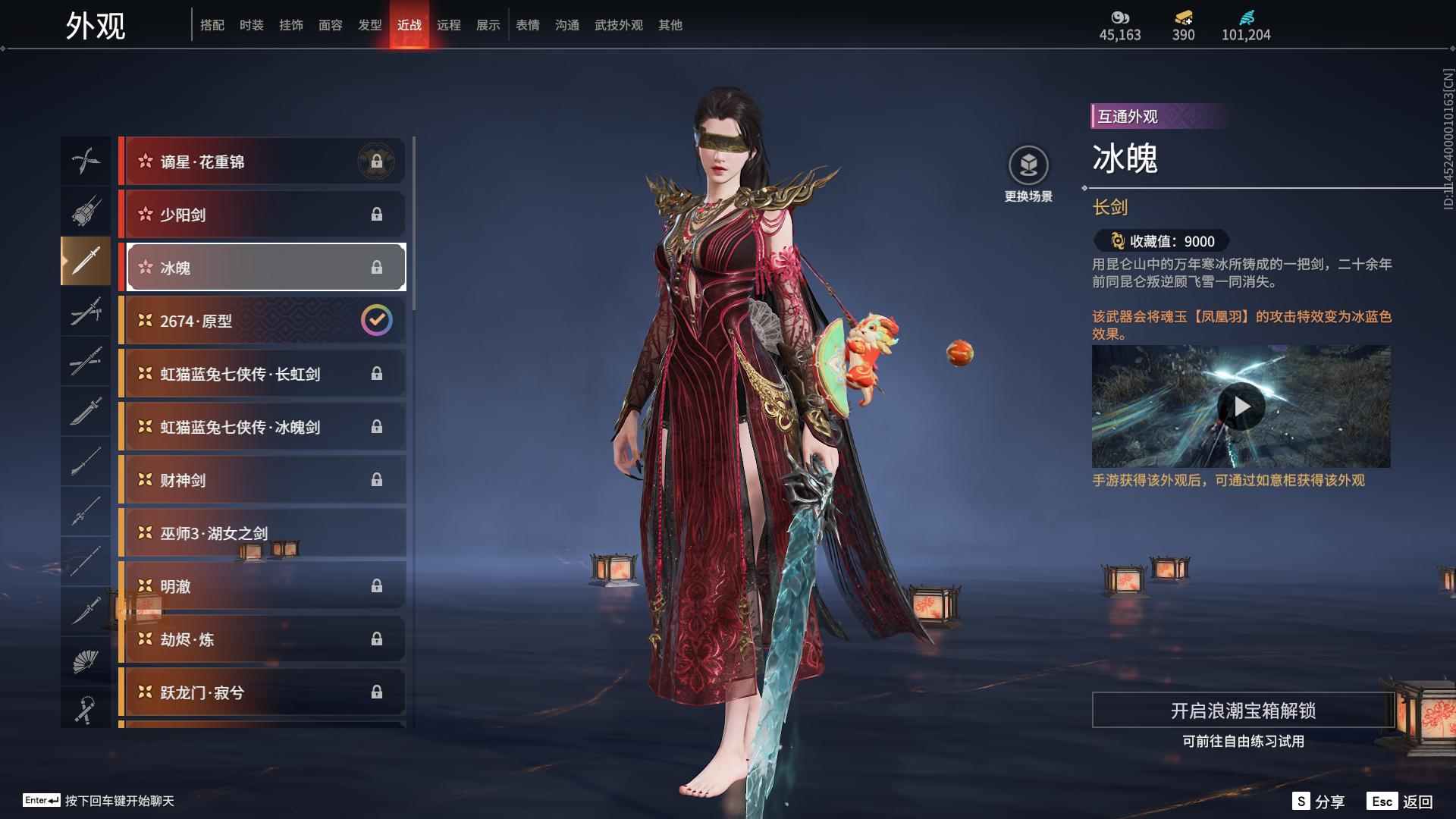Select the dagger weapon category icon
1456x819 pixels.
86,611
